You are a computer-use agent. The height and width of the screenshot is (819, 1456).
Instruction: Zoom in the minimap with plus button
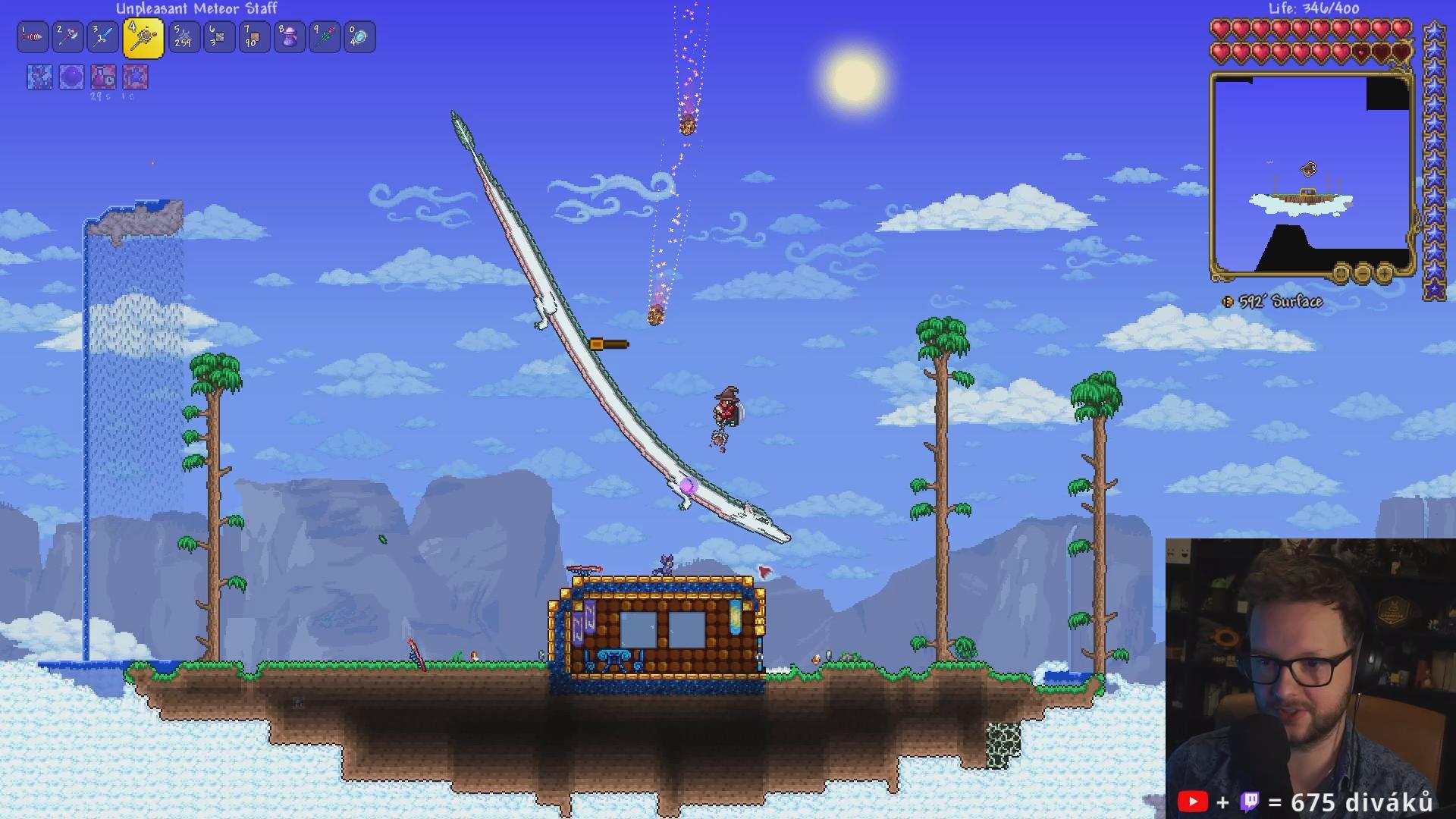[x=1384, y=271]
